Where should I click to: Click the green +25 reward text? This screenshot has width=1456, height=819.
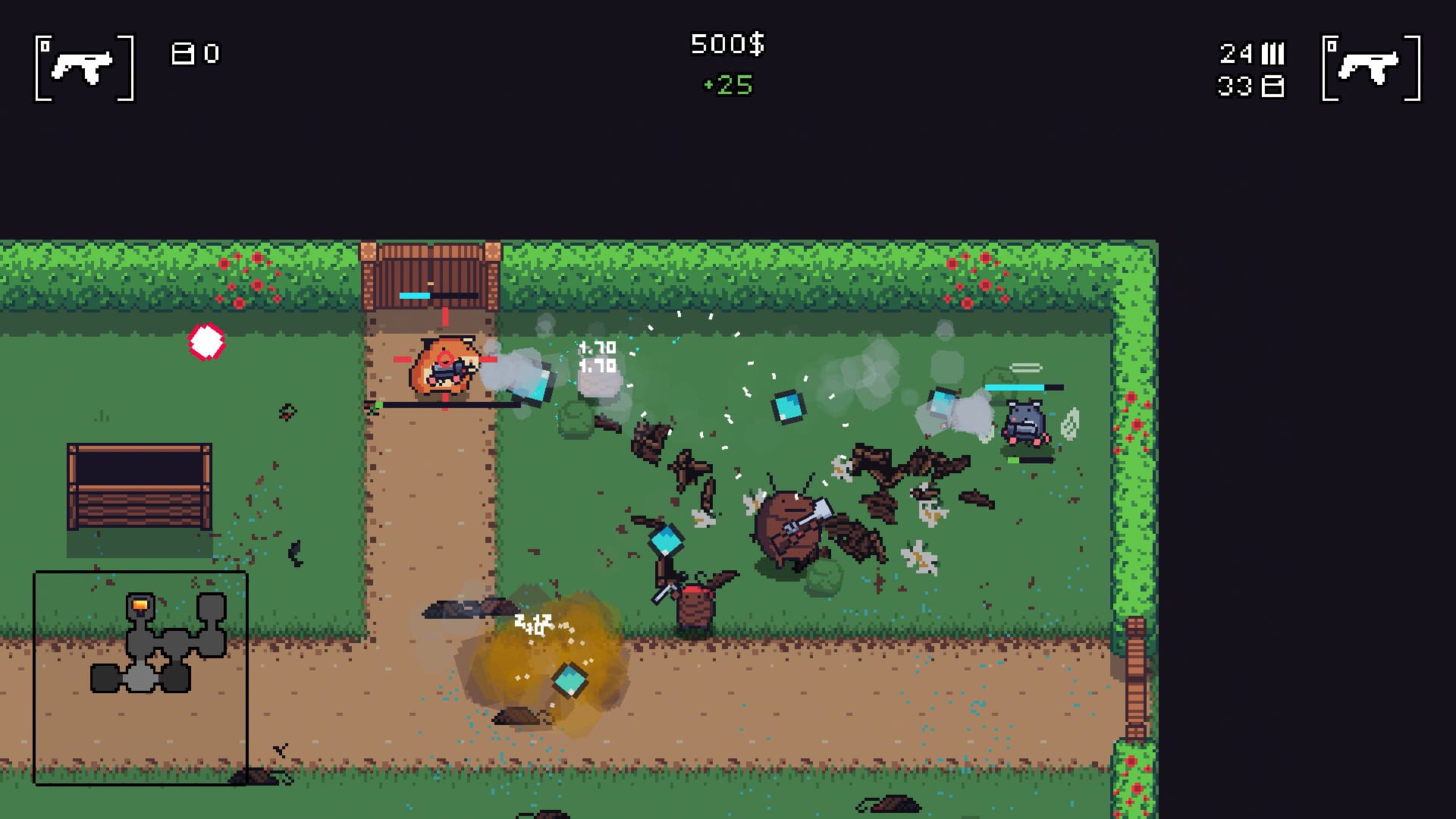(x=726, y=85)
